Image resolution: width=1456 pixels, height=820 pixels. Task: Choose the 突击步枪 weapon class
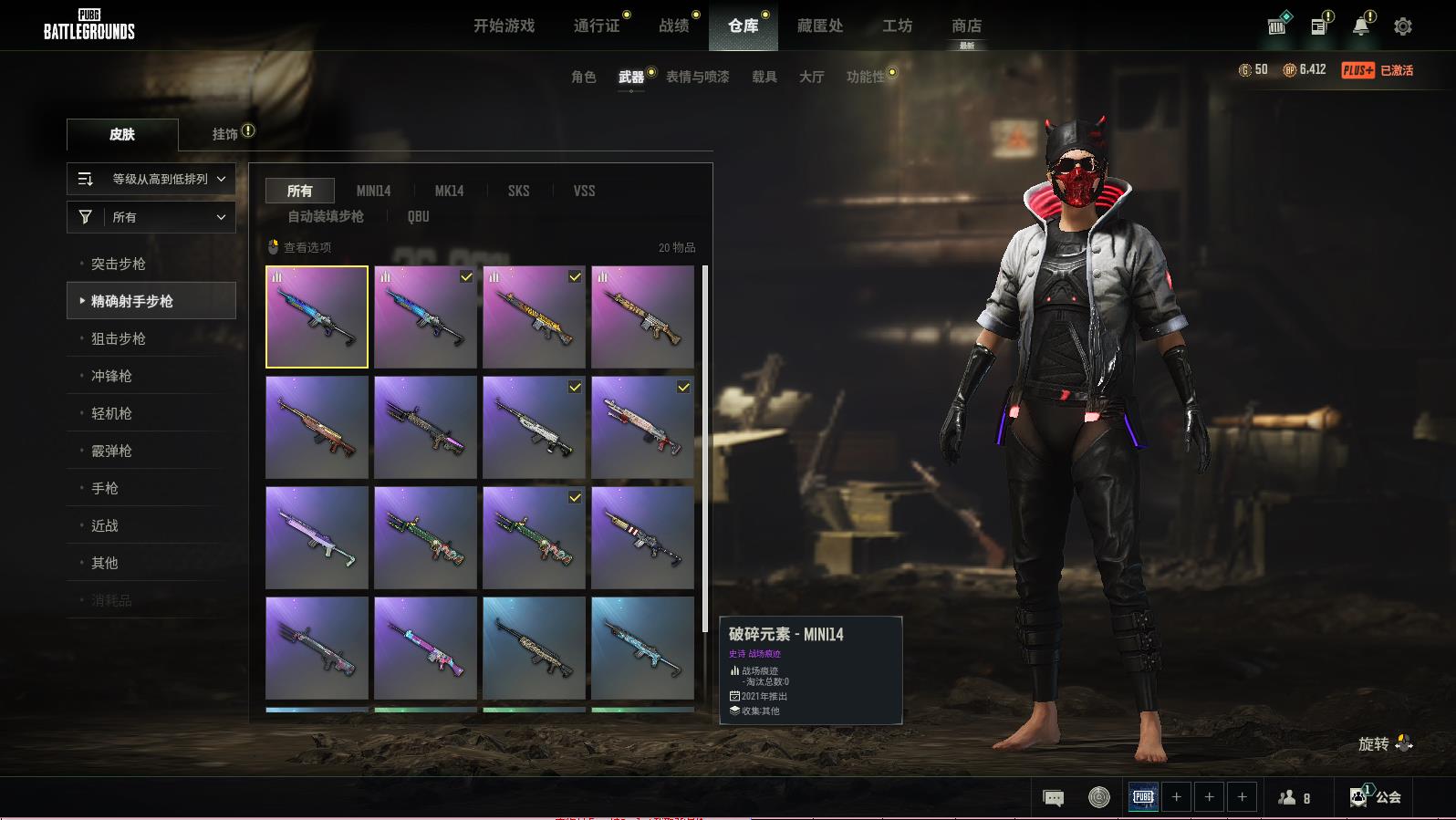(119, 264)
